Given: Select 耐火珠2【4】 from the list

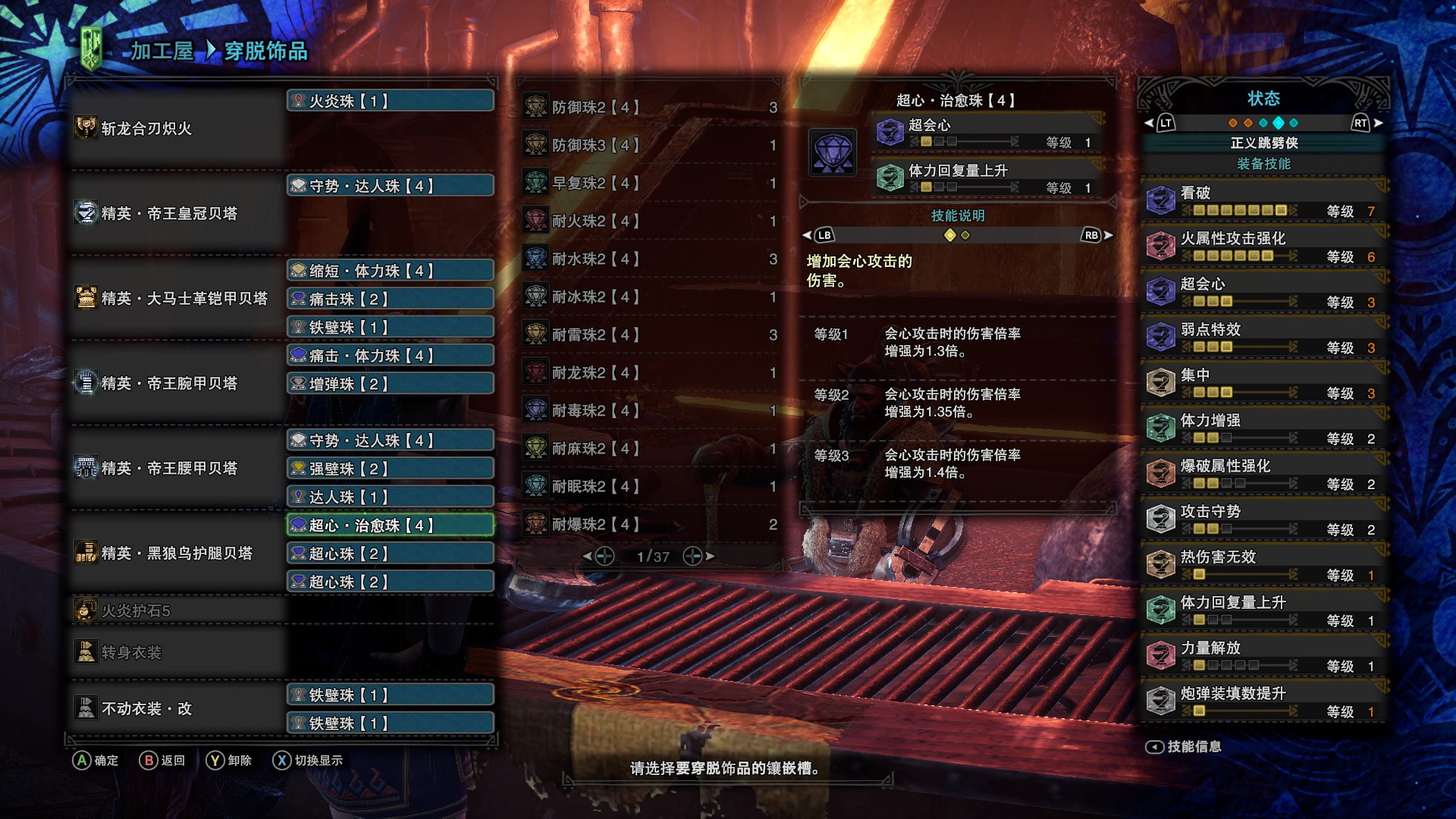Looking at the screenshot, I should 648,221.
